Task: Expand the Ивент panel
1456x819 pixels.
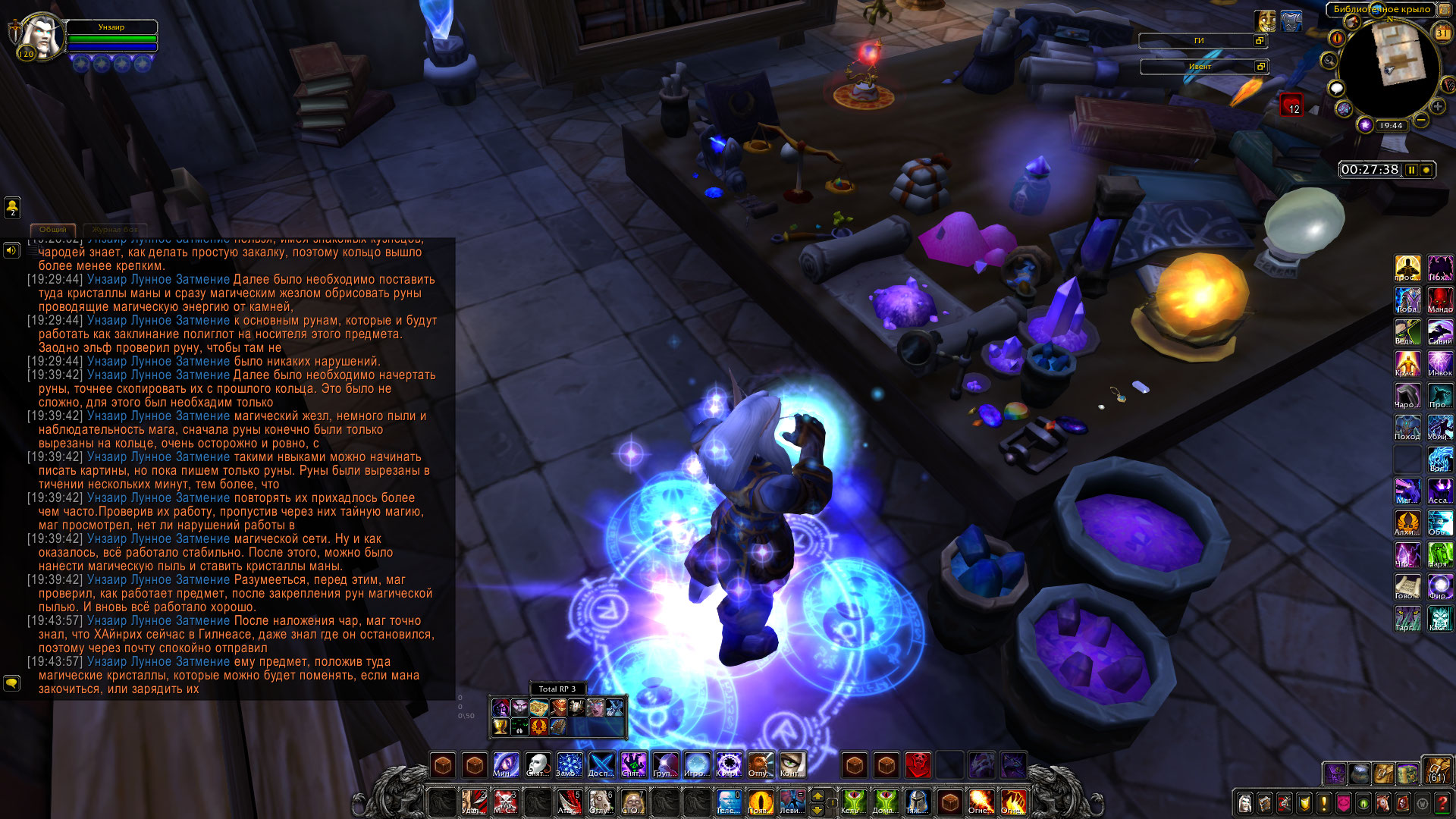Action: (1260, 67)
